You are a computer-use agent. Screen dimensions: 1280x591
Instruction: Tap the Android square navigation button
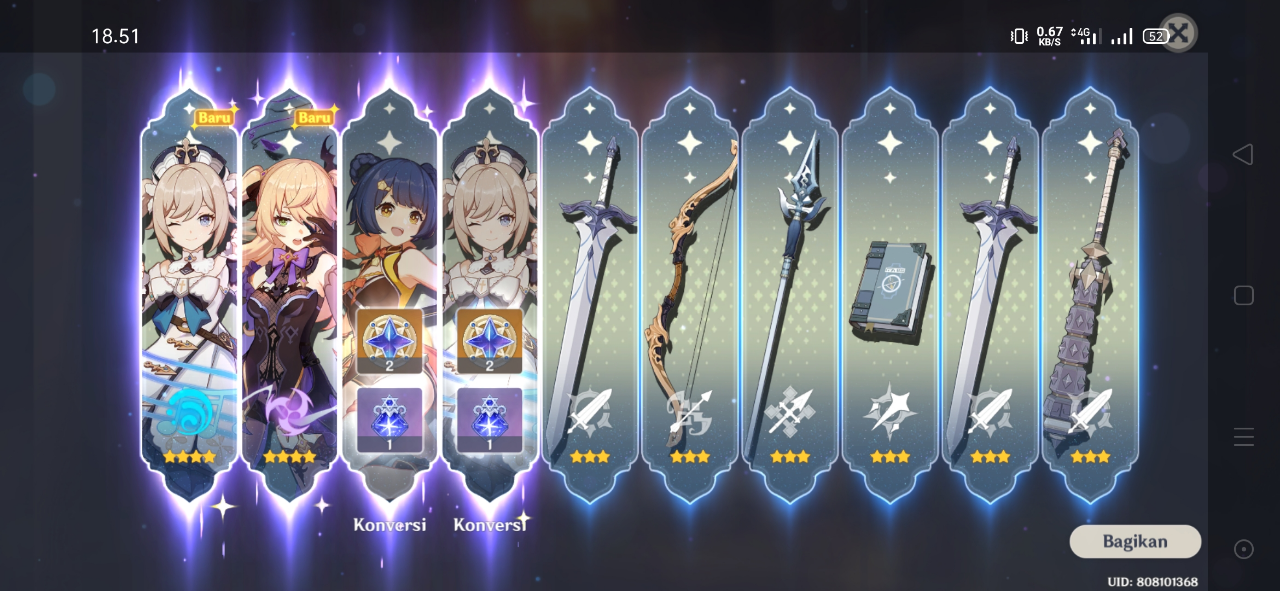pos(1243,295)
